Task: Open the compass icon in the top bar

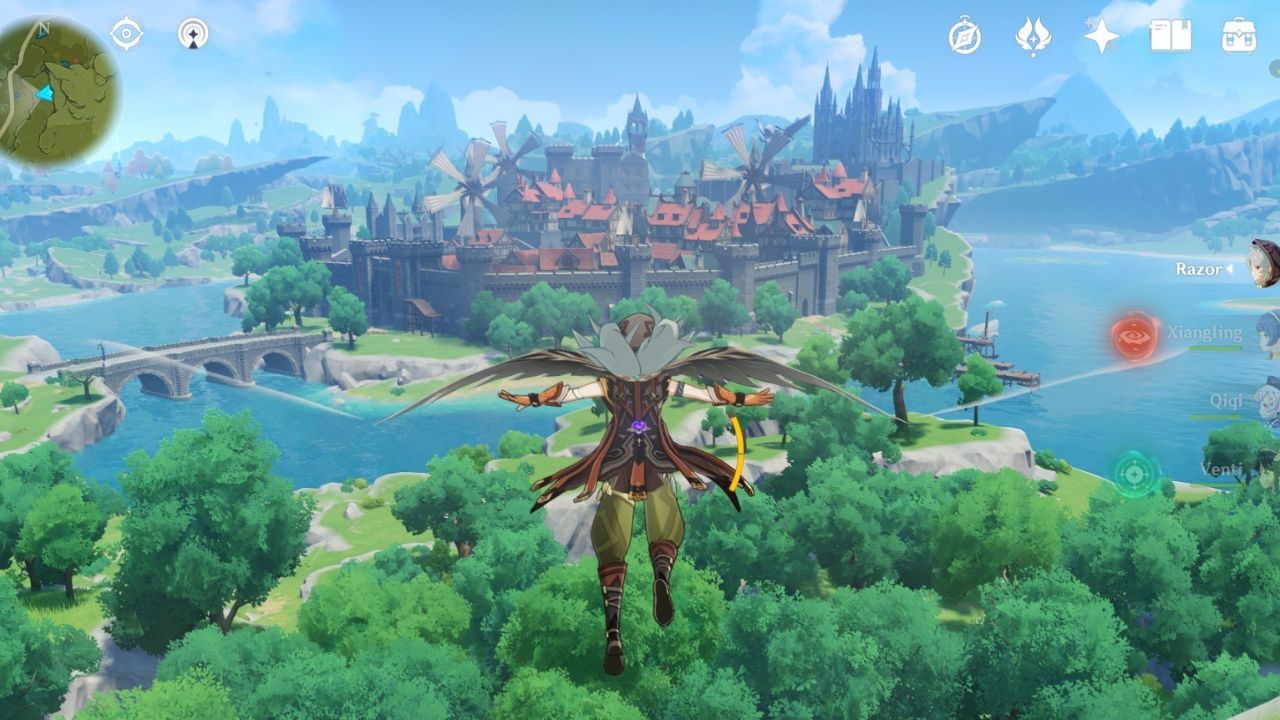Action: pyautogui.click(x=964, y=36)
